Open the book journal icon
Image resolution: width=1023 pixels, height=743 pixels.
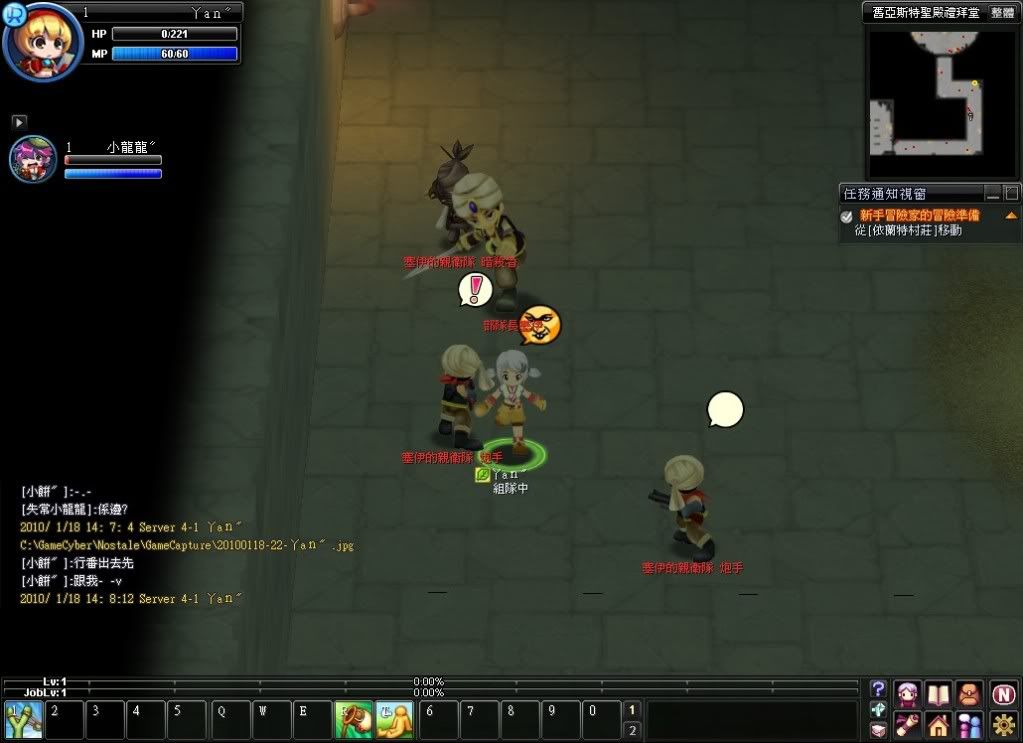938,693
